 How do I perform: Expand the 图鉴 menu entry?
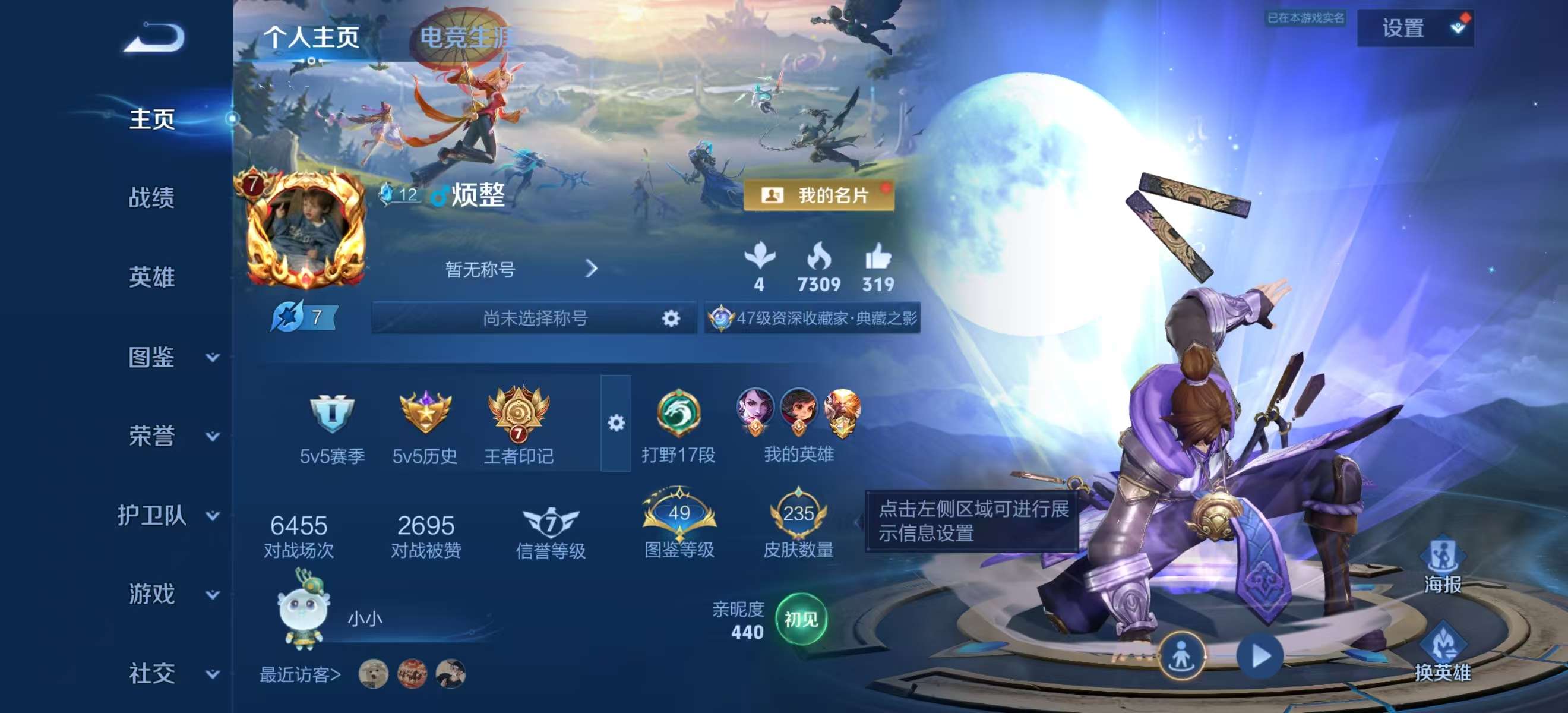pyautogui.click(x=170, y=358)
